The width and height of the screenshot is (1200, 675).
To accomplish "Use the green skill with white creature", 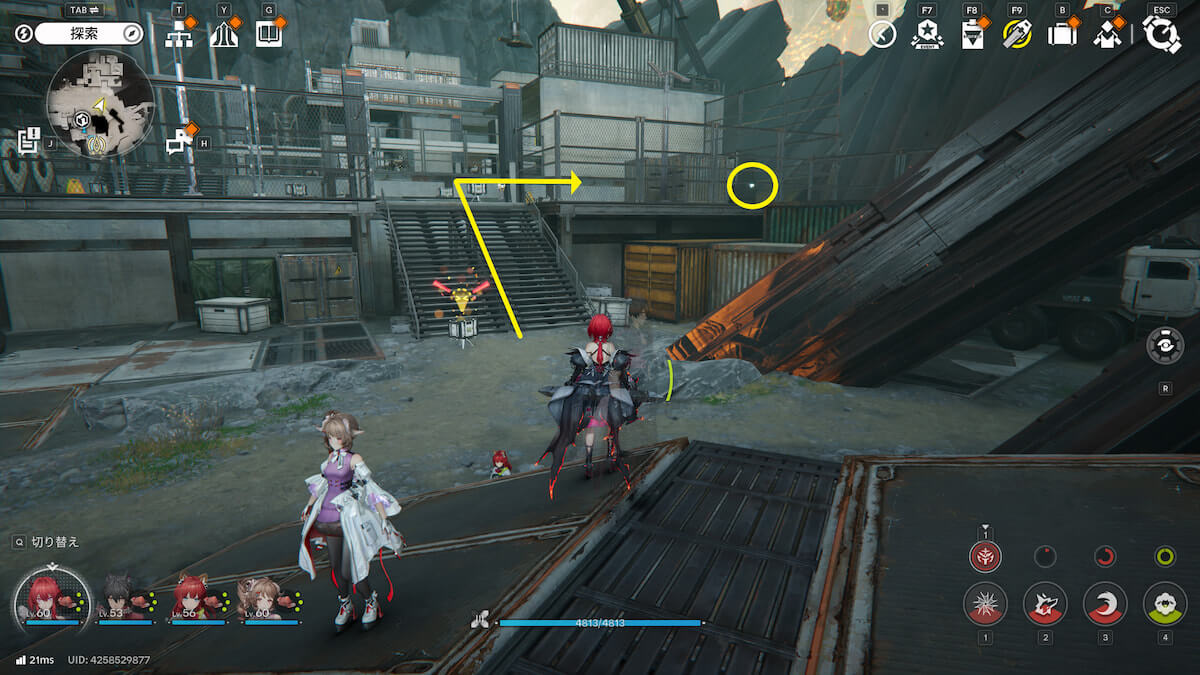I will click(1165, 603).
